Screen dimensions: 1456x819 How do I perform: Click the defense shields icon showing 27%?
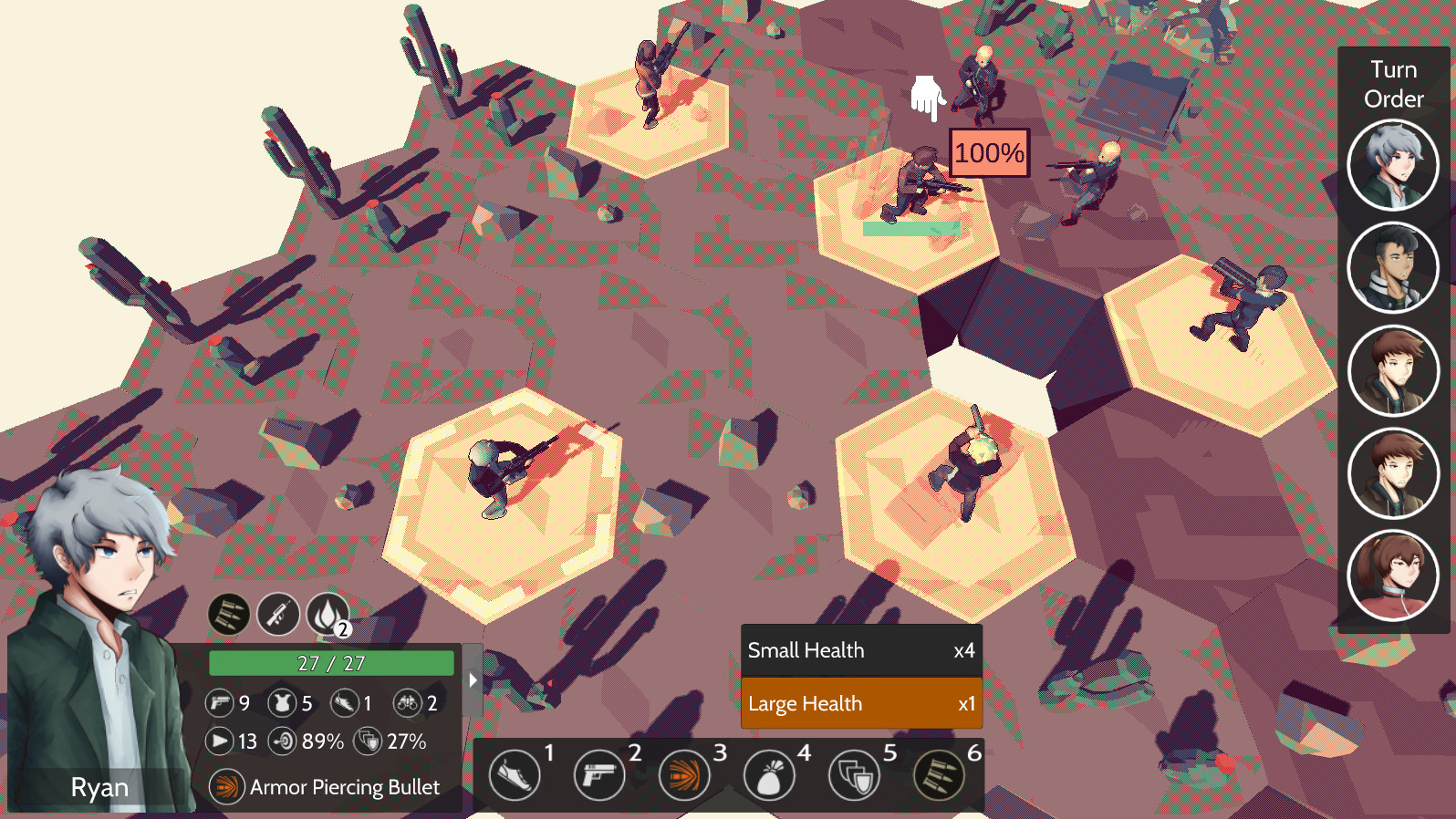[369, 741]
